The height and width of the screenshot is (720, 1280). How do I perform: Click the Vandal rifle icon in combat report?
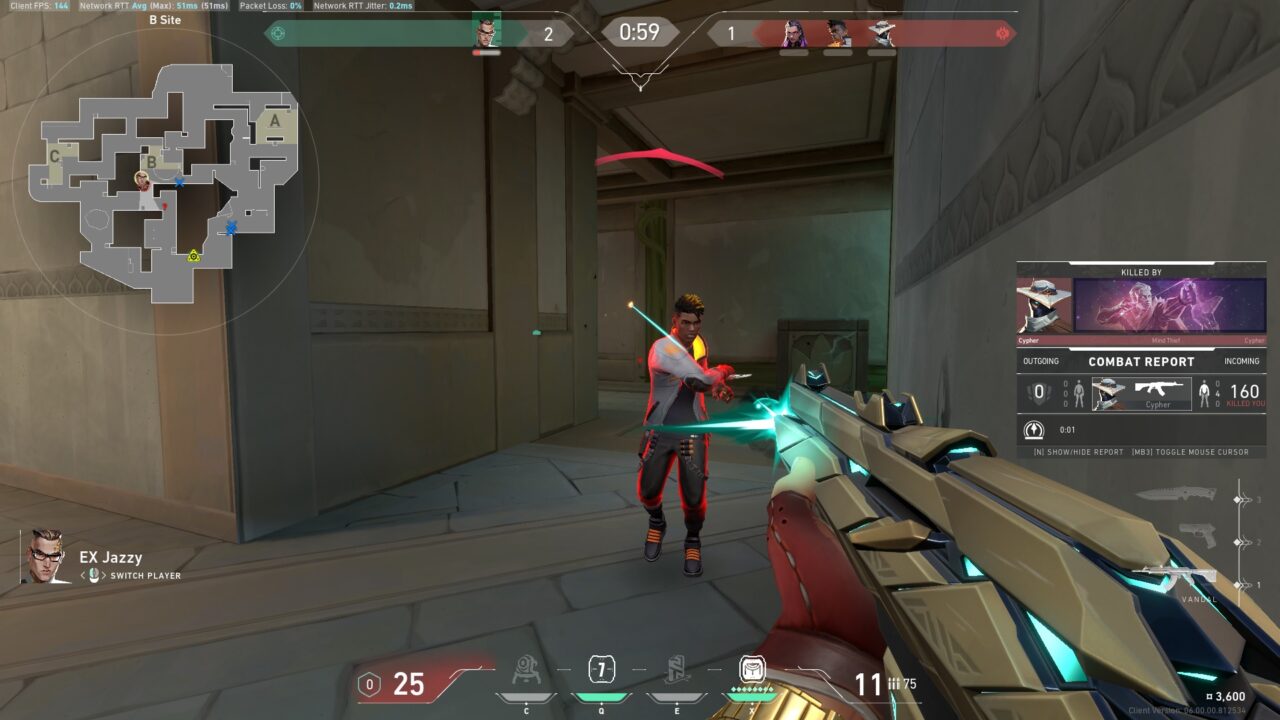coord(1158,389)
